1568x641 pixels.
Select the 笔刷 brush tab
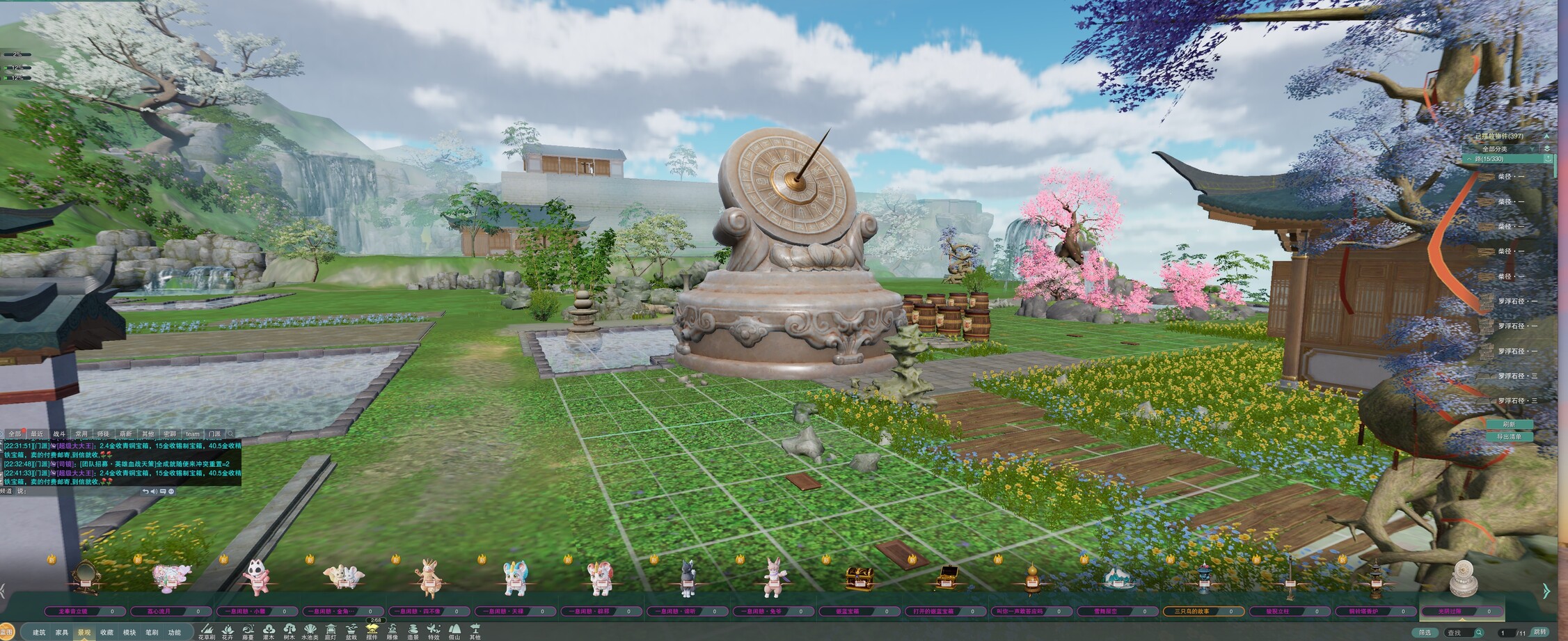pyautogui.click(x=152, y=632)
